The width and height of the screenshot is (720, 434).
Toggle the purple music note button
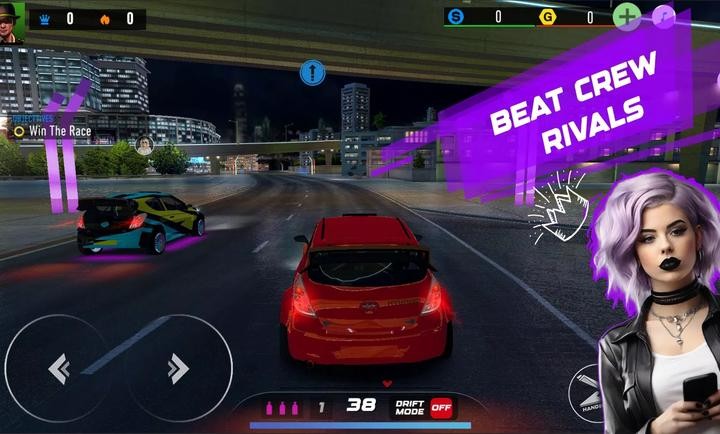tap(663, 16)
